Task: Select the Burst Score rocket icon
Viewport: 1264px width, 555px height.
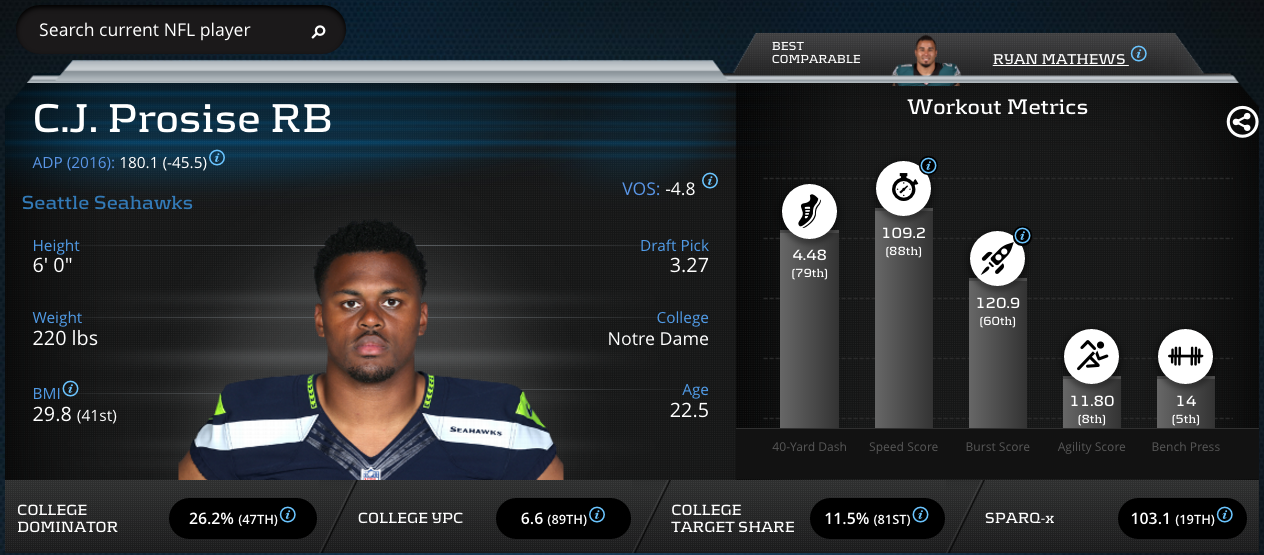Action: pyautogui.click(x=997, y=258)
